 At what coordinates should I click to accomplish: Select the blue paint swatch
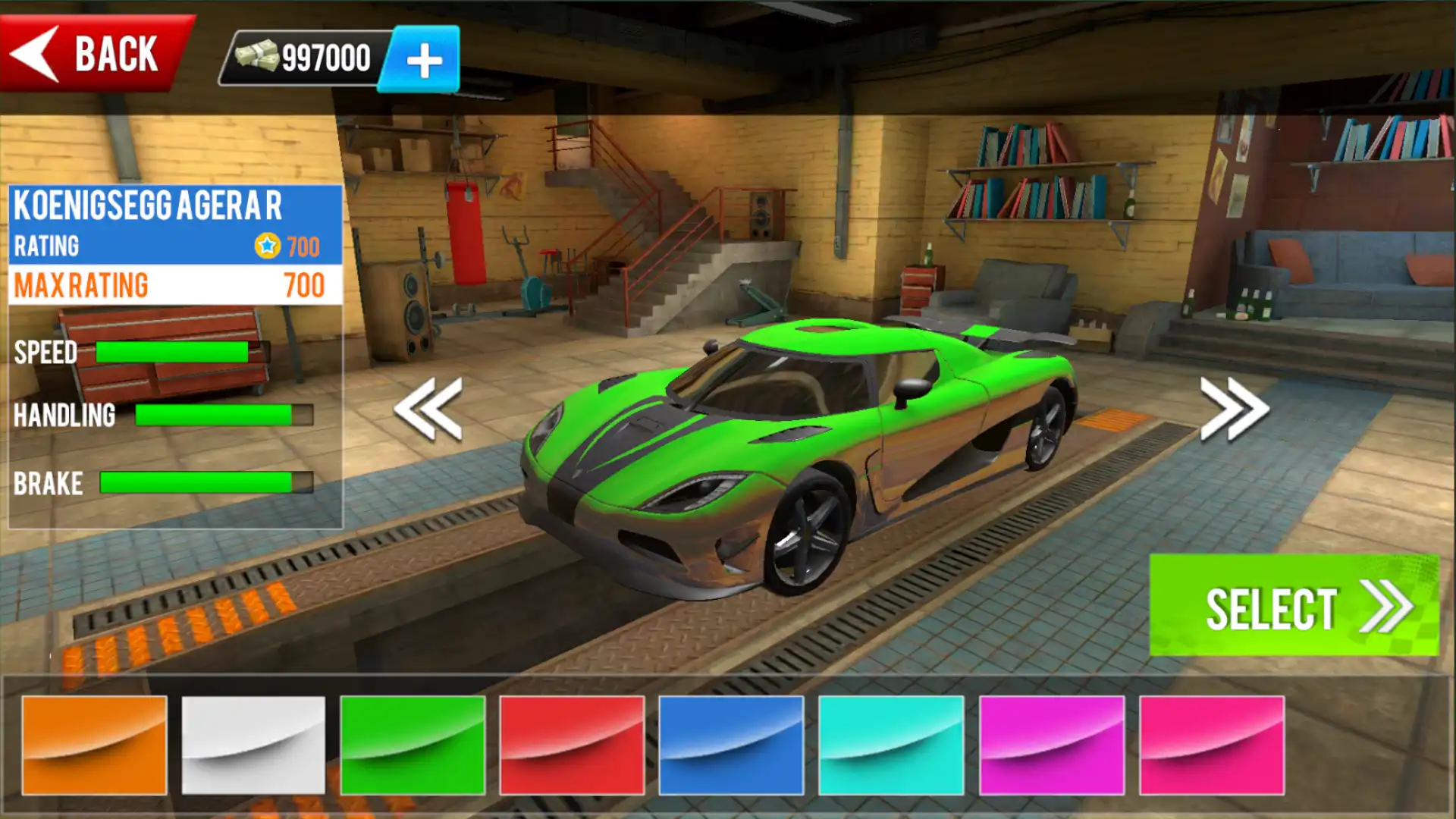[x=731, y=745]
